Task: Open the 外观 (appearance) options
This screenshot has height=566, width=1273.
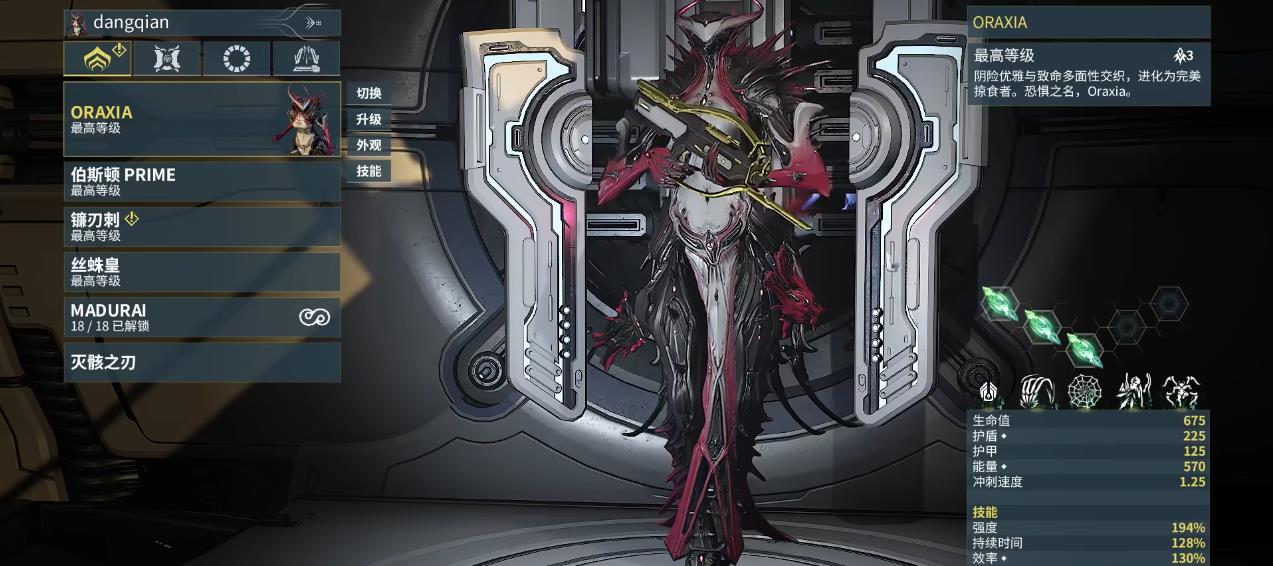Action: coord(369,145)
